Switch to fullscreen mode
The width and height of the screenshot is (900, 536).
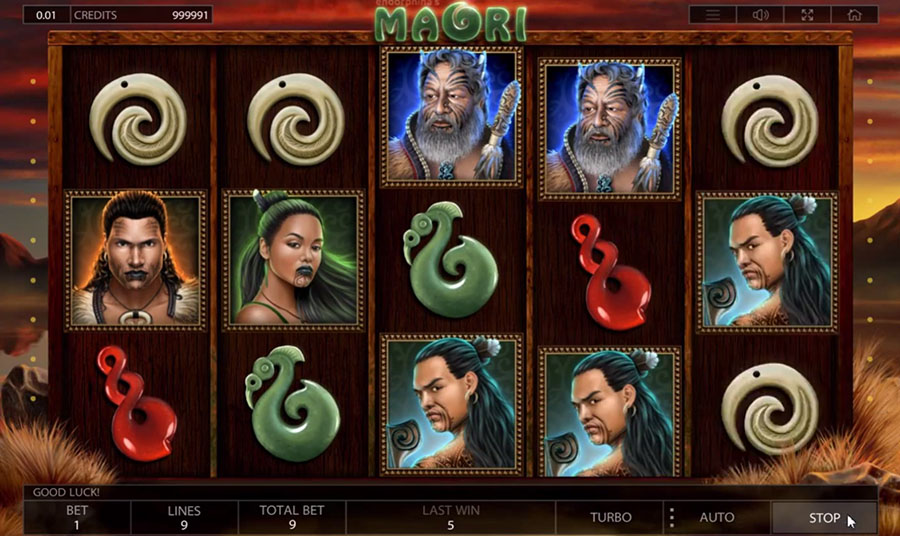pyautogui.click(x=806, y=15)
